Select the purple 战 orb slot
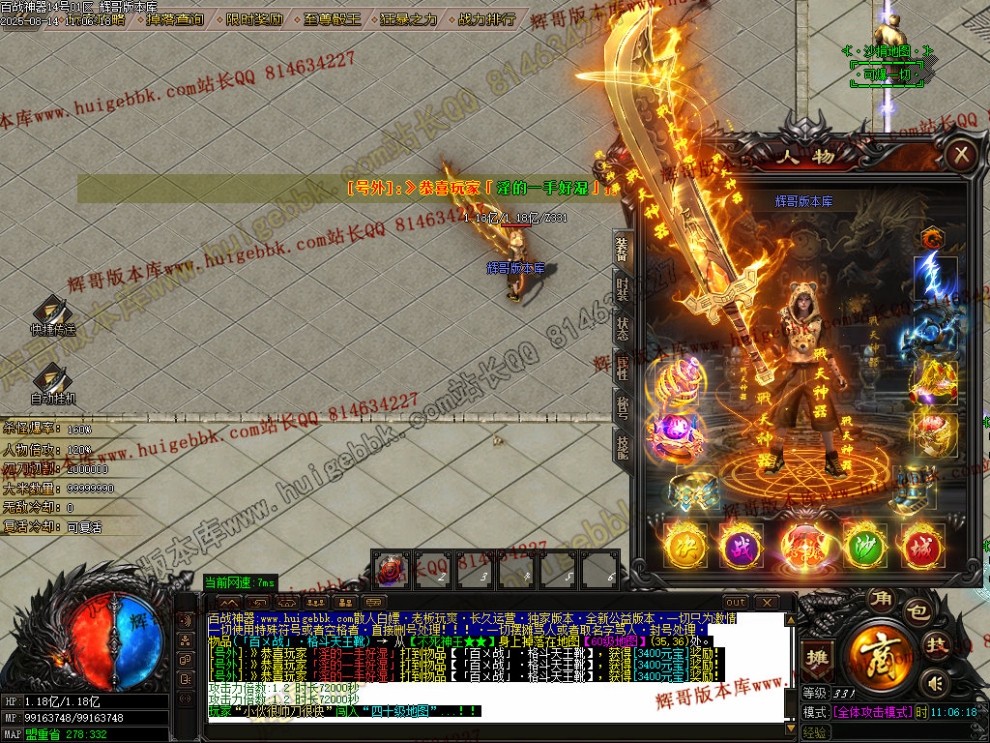The width and height of the screenshot is (990, 743). [x=741, y=545]
